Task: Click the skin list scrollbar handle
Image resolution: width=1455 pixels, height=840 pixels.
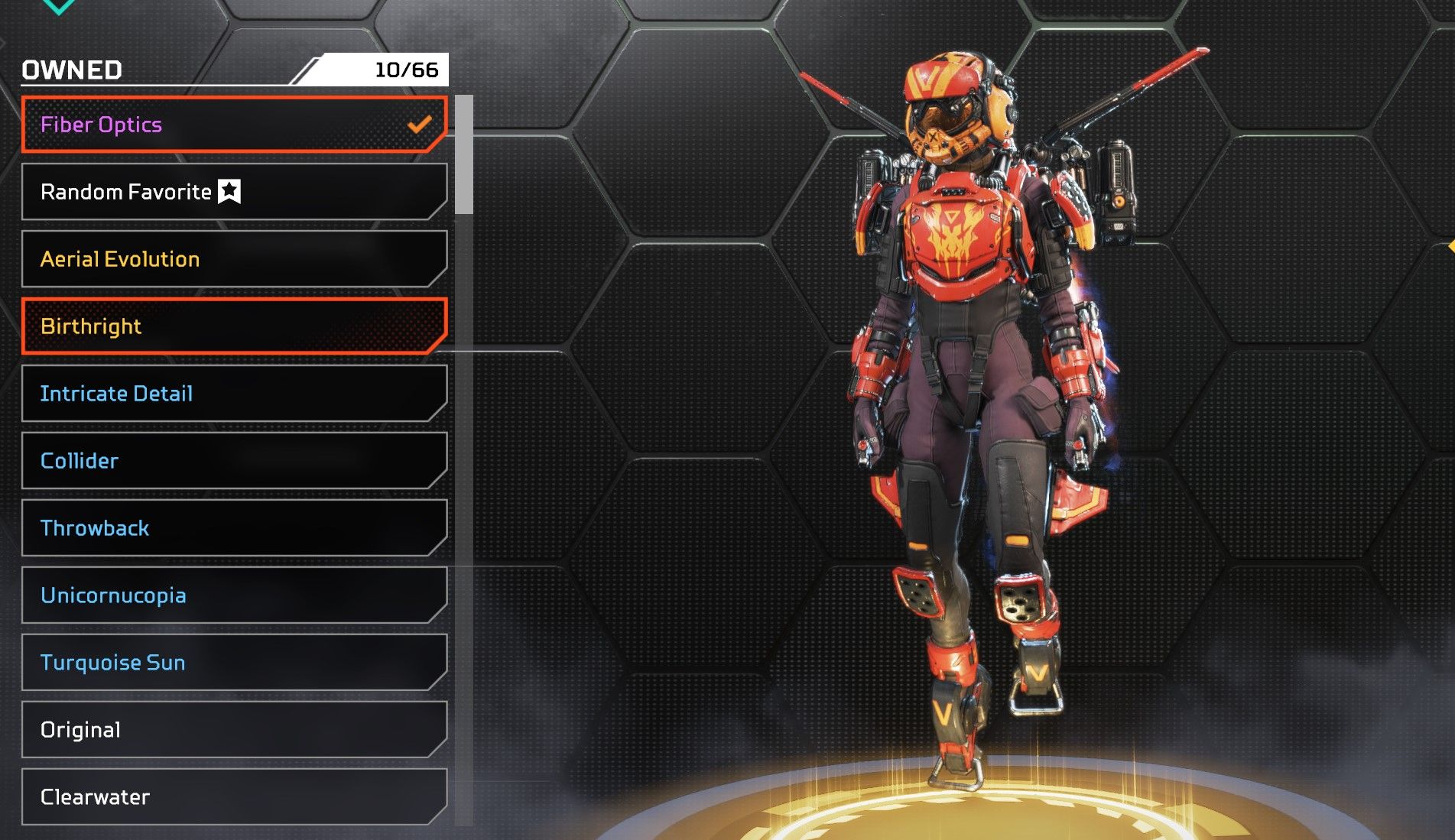Action: click(x=463, y=154)
